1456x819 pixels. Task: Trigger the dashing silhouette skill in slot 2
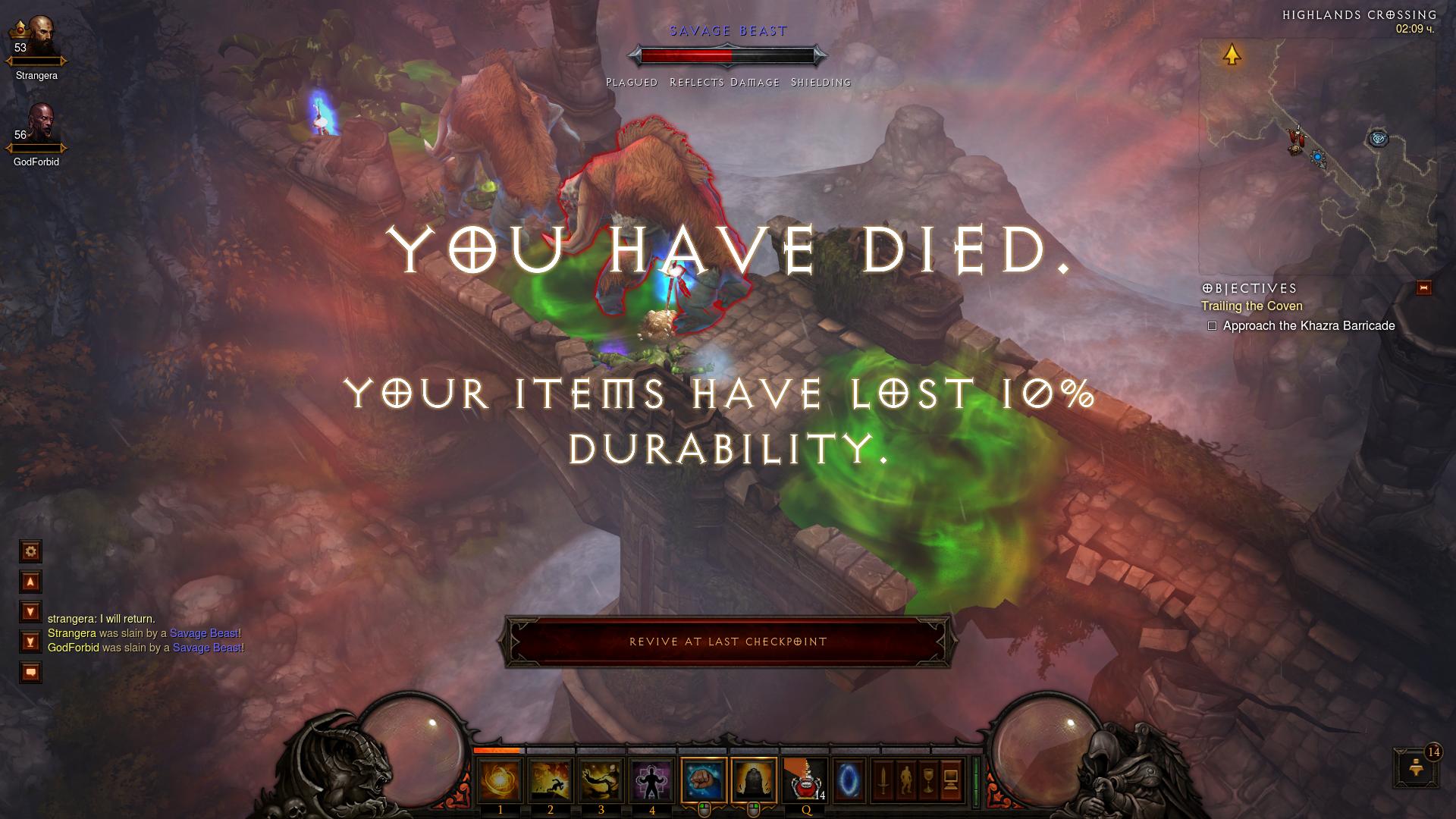click(550, 780)
